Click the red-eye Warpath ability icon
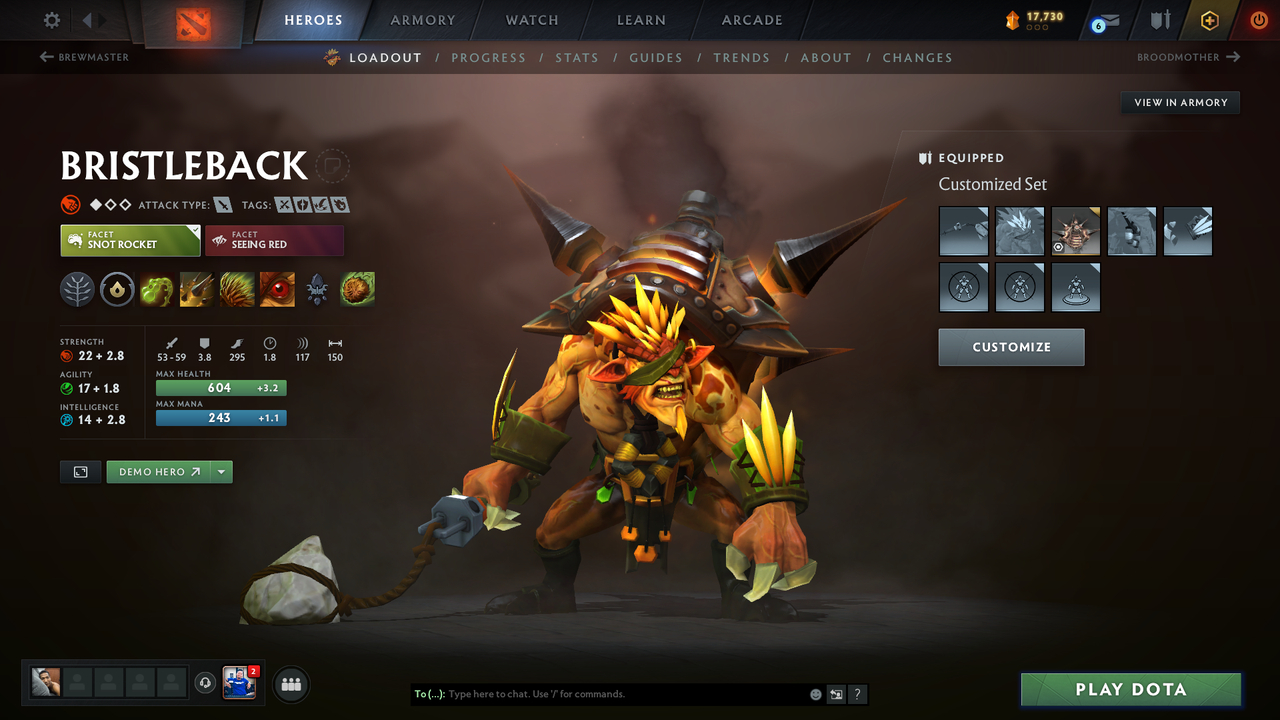 [x=277, y=290]
